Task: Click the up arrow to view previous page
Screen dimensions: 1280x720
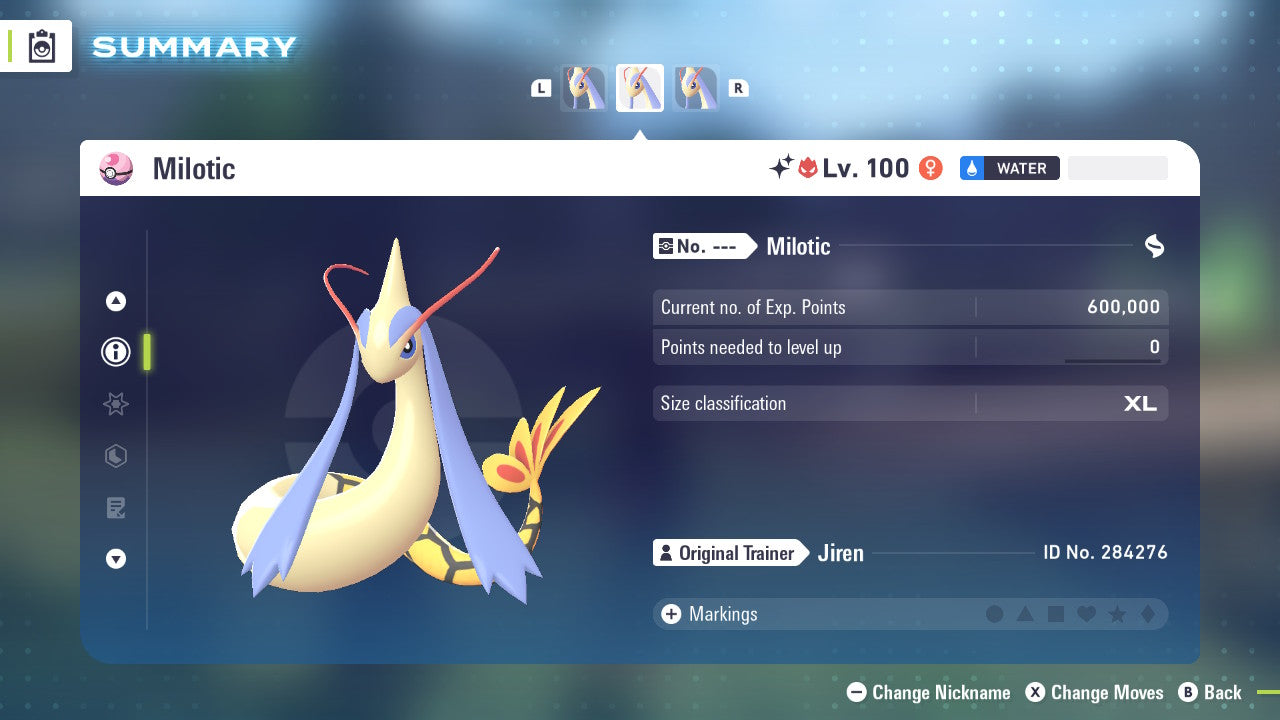Action: [x=116, y=301]
